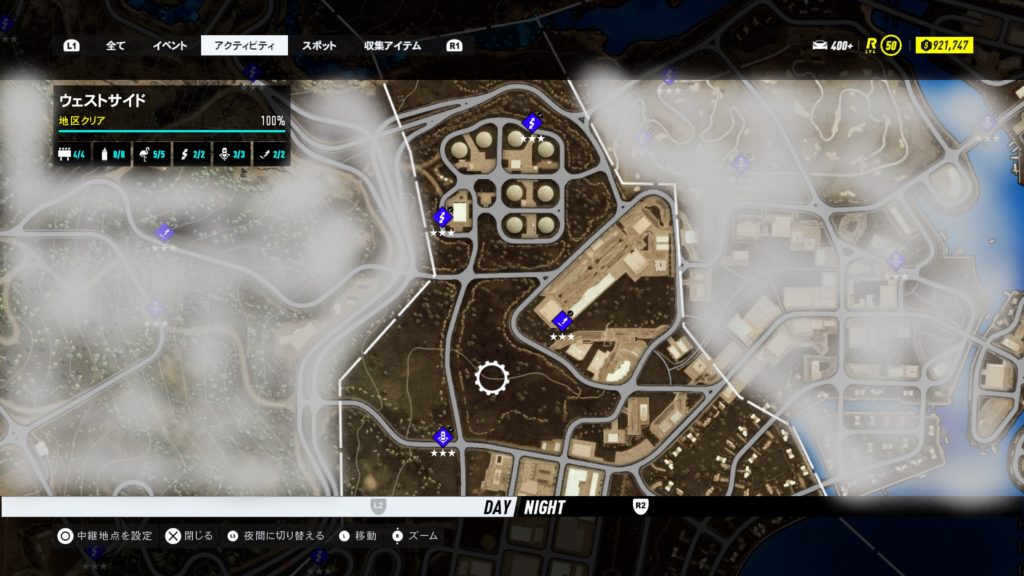1024x576 pixels.
Task: Choose the DAY map view
Action: point(498,507)
